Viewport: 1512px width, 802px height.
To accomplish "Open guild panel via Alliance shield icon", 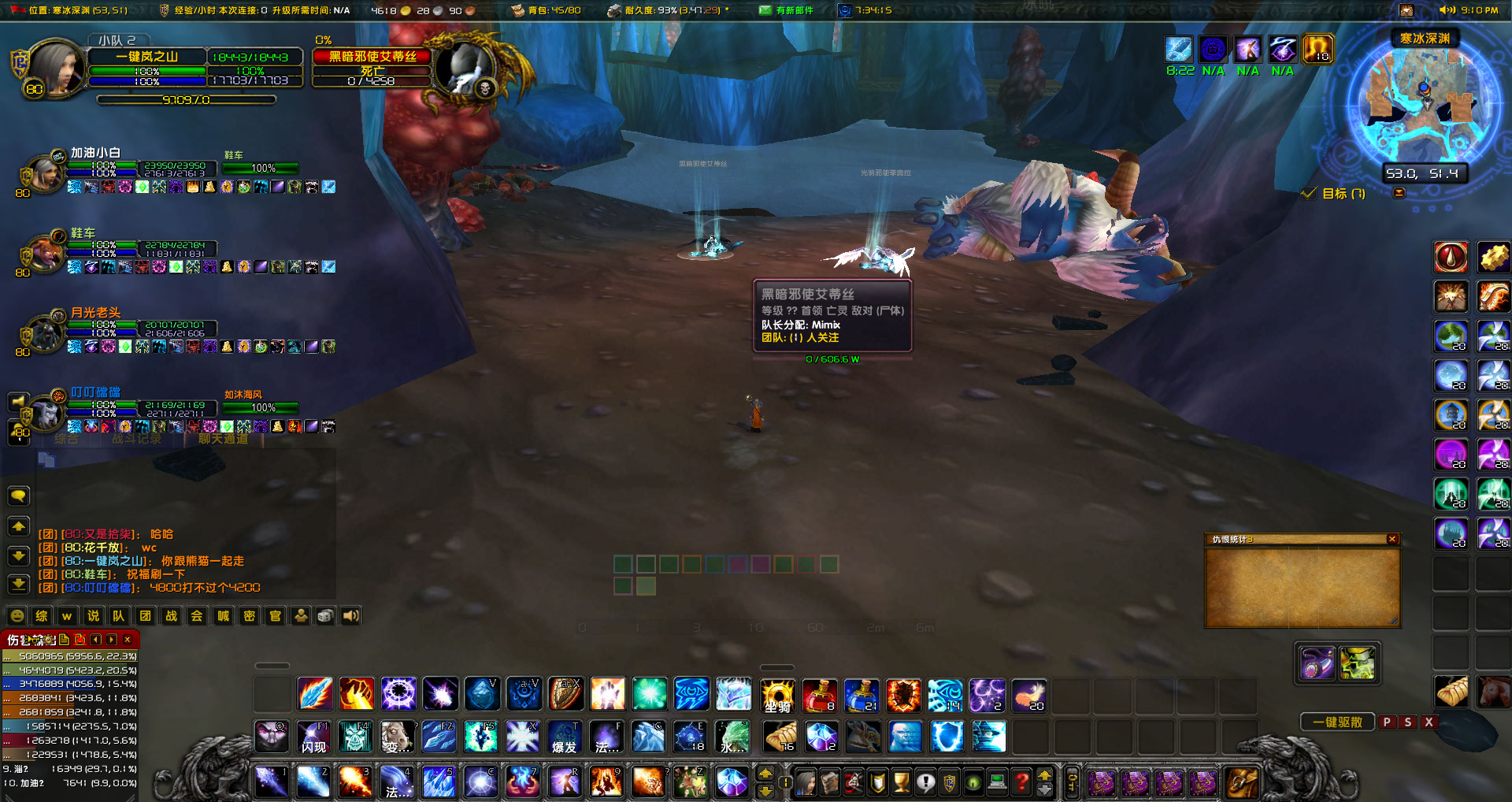I will point(948,782).
